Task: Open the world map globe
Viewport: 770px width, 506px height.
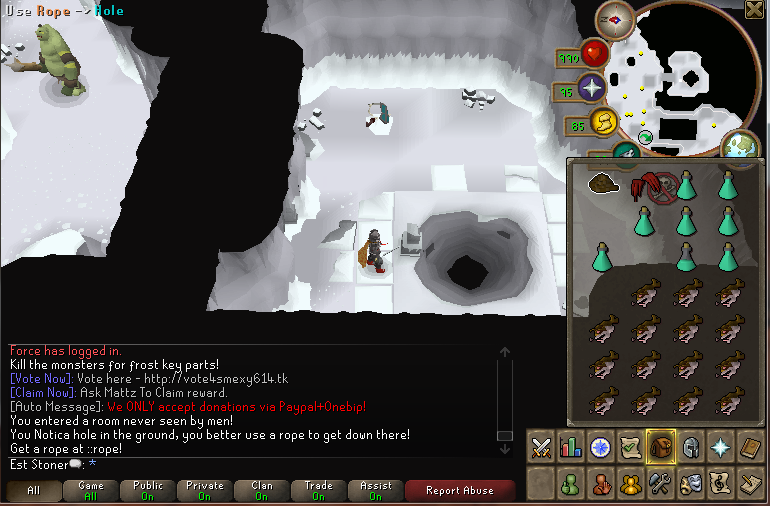Action: pos(740,146)
